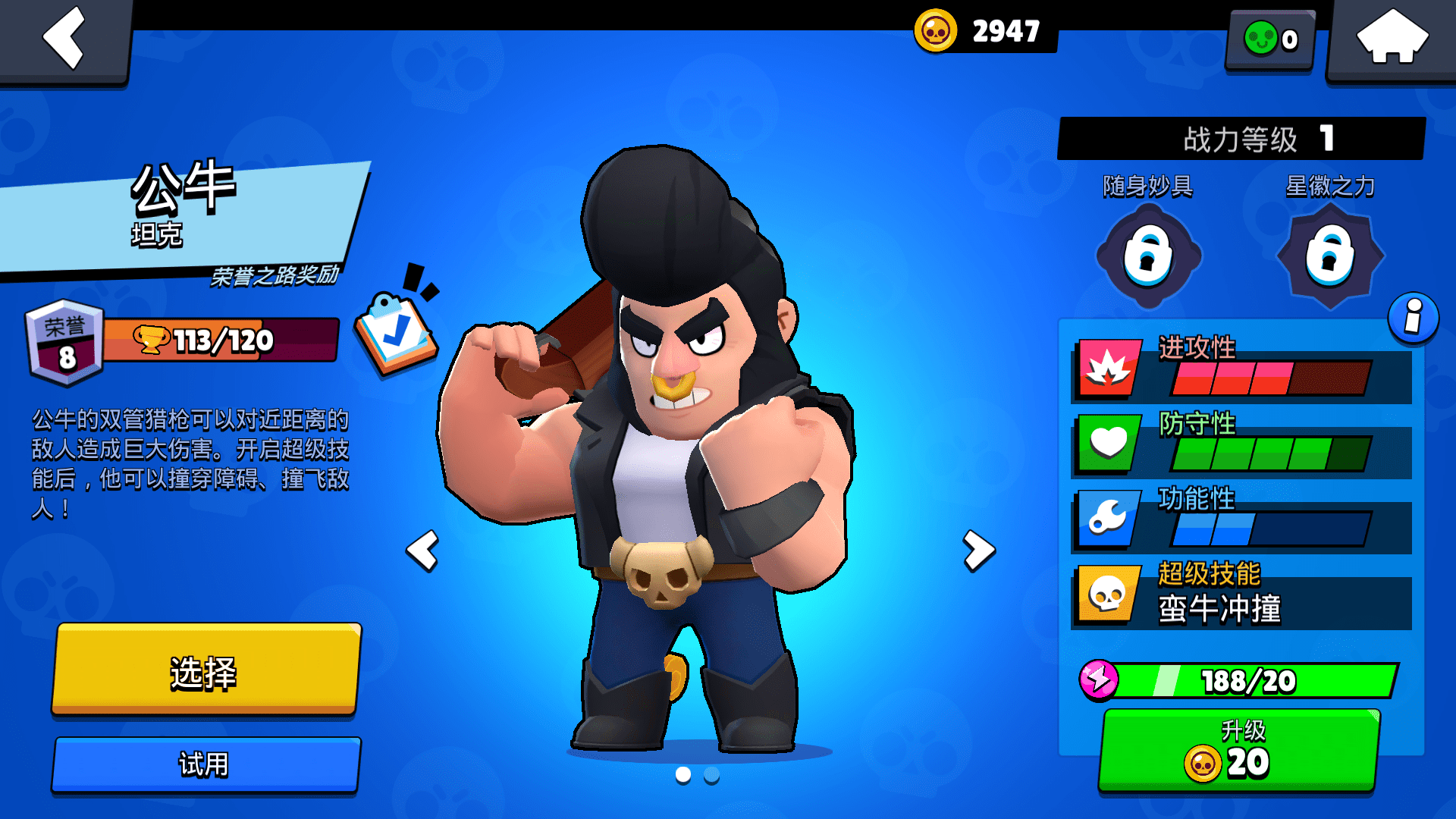This screenshot has width=1456, height=819.
Task: Switch to the second skin page dot
Action: 711,775
